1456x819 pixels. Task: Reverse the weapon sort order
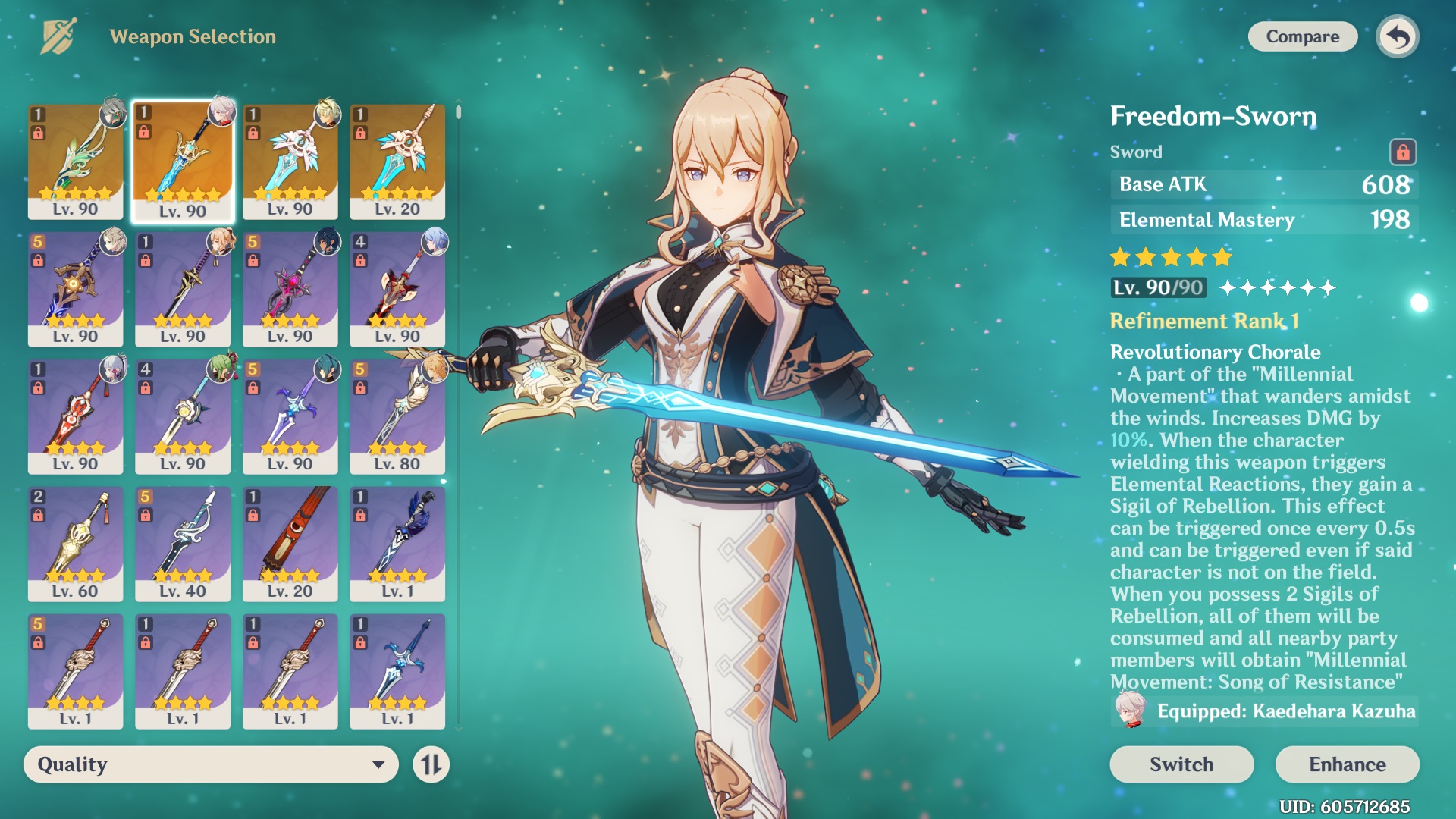tap(431, 764)
